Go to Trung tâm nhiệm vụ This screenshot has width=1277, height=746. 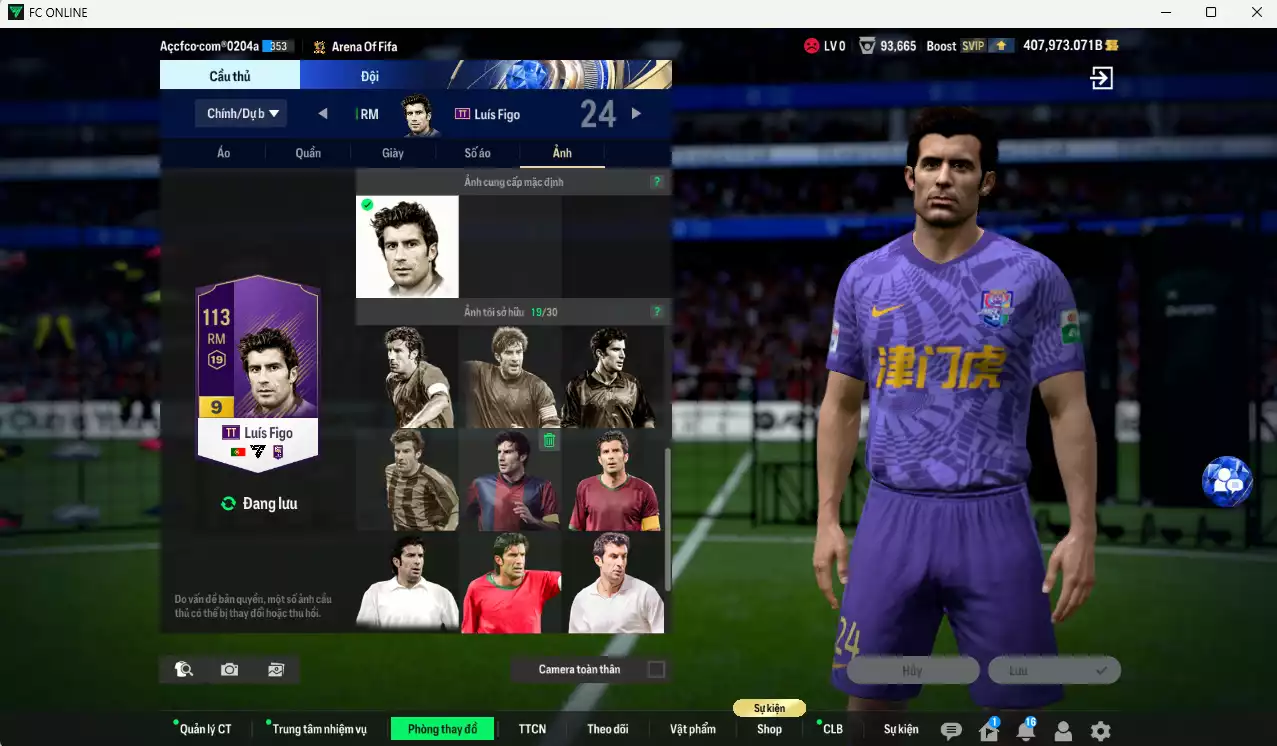(319, 729)
